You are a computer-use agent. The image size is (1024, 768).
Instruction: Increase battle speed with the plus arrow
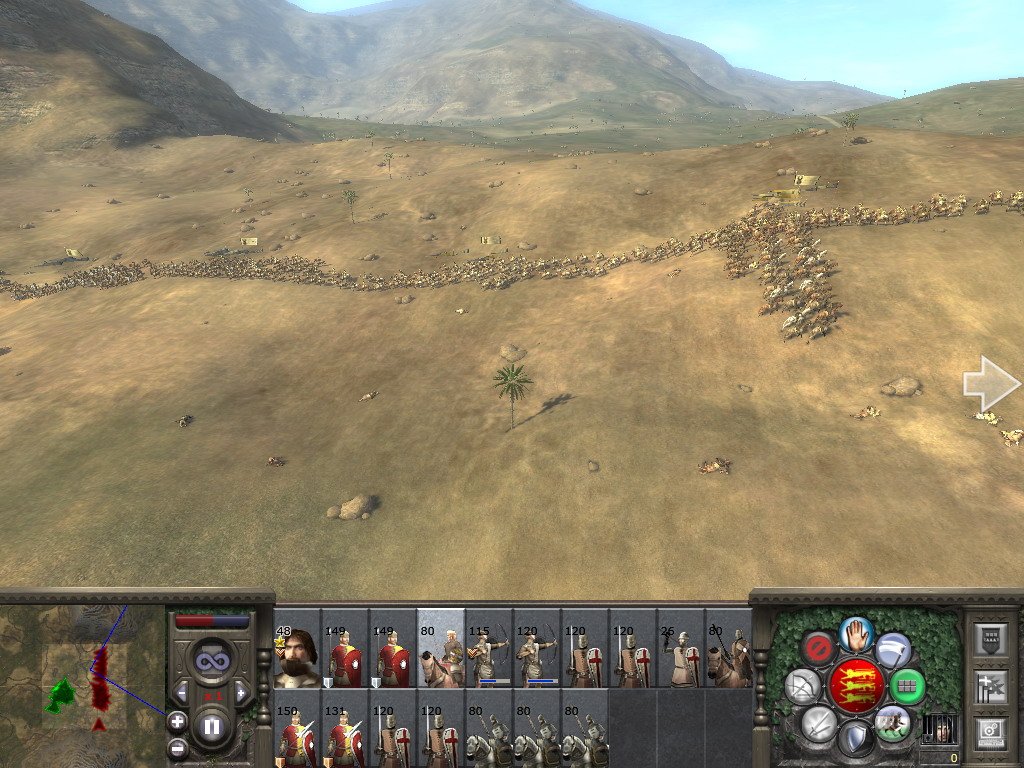coord(241,692)
